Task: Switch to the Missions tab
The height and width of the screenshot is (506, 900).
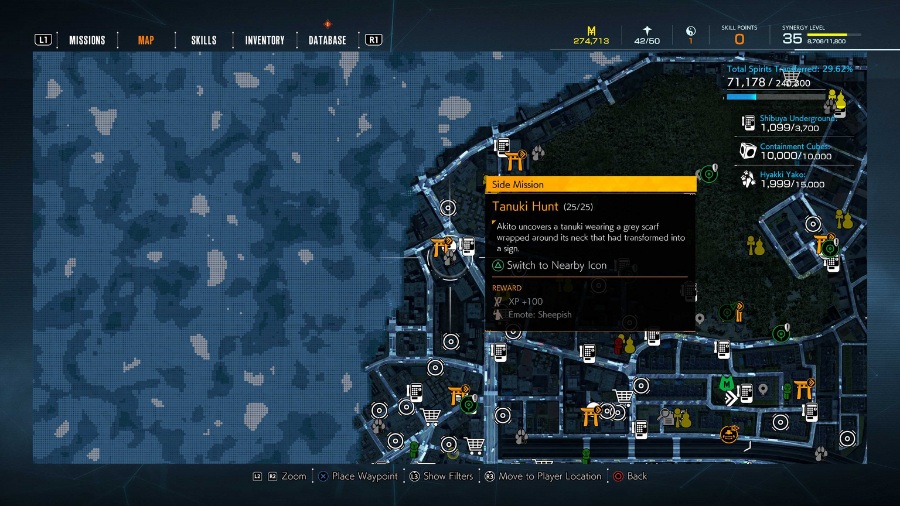Action: coord(87,40)
